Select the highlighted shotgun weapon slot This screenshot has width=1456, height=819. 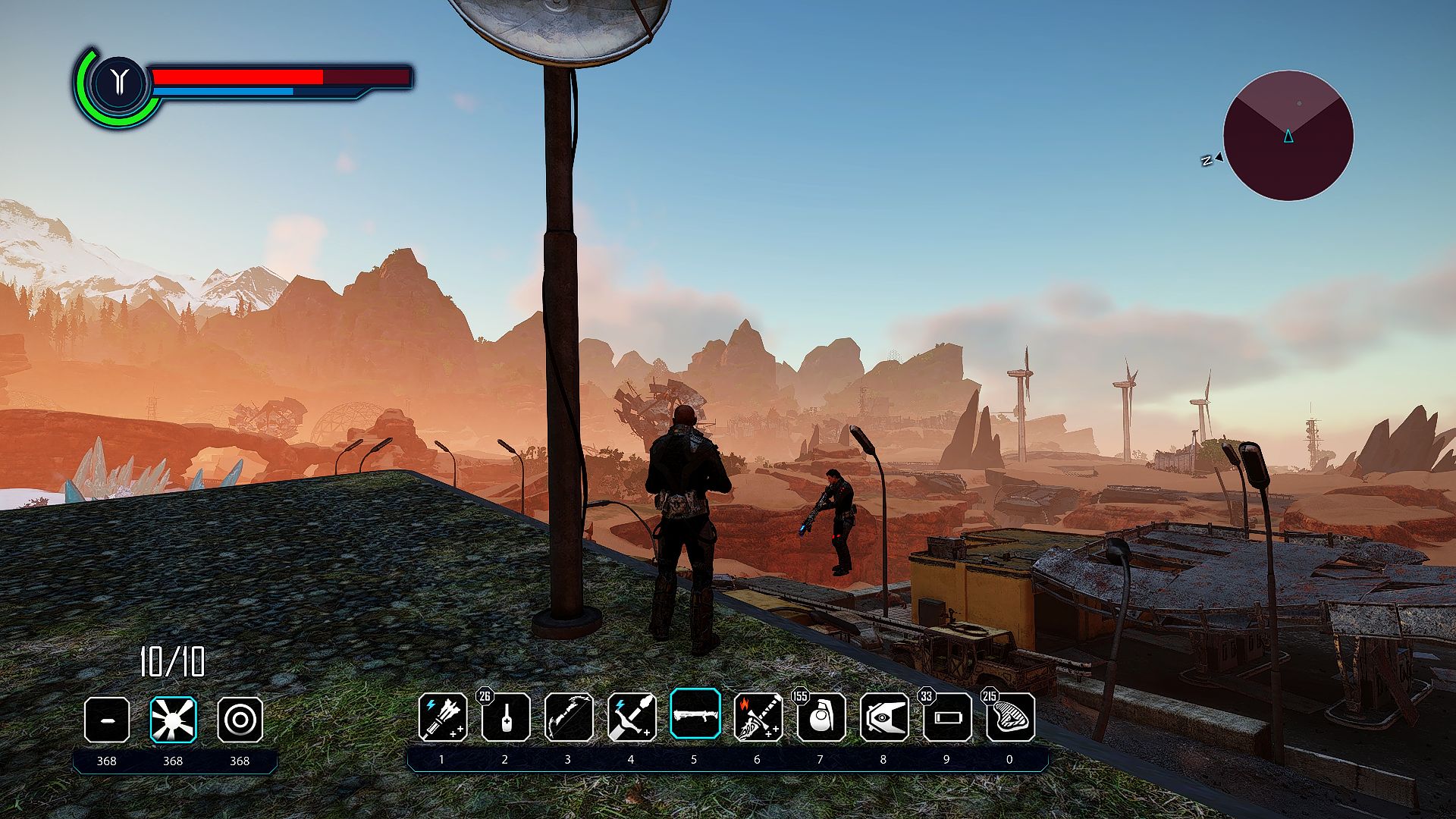point(695,714)
